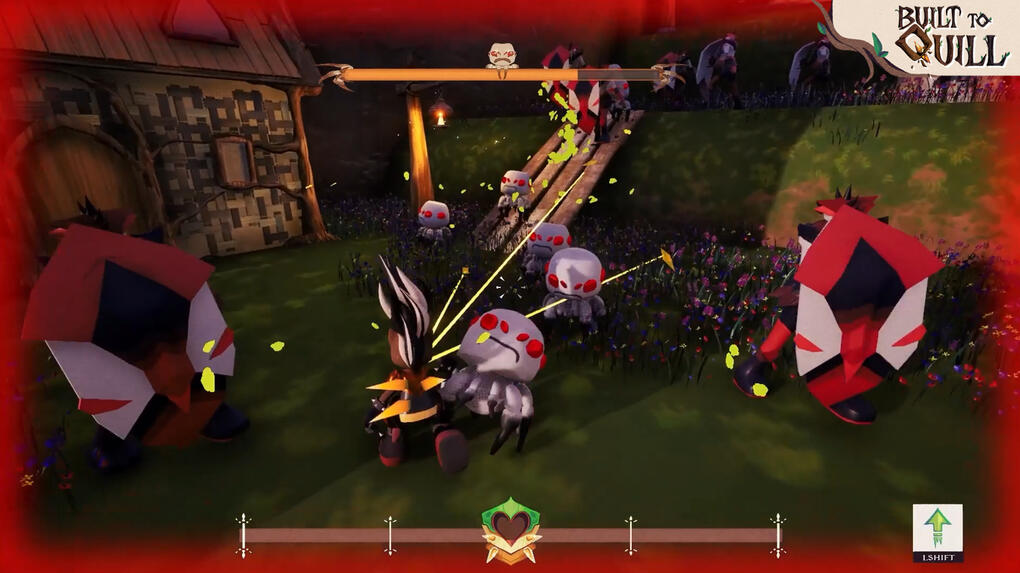1020x573 pixels.
Task: Activate the green arrow dash ability icon
Action: [x=937, y=527]
